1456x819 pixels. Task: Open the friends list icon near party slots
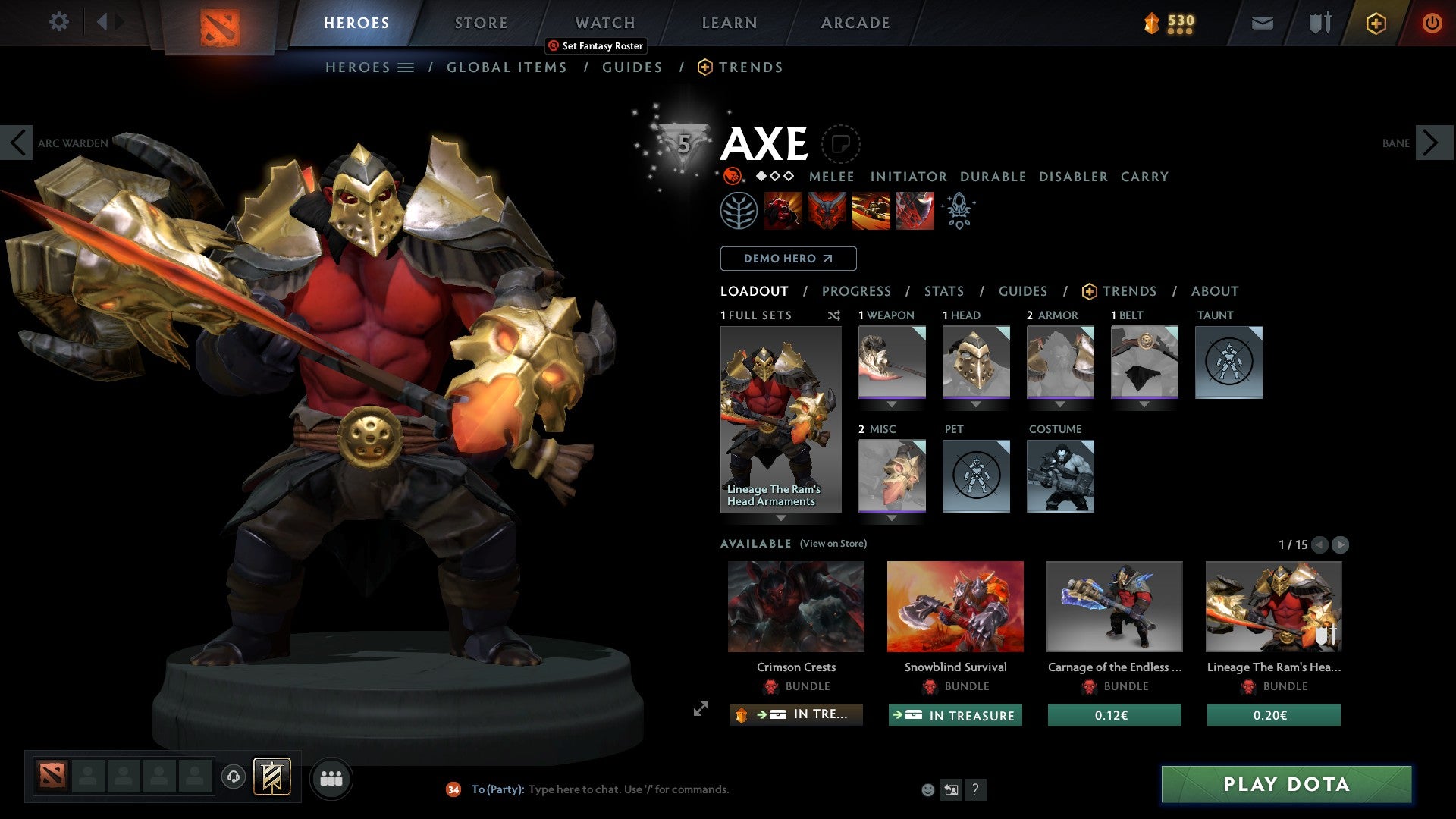(331, 778)
